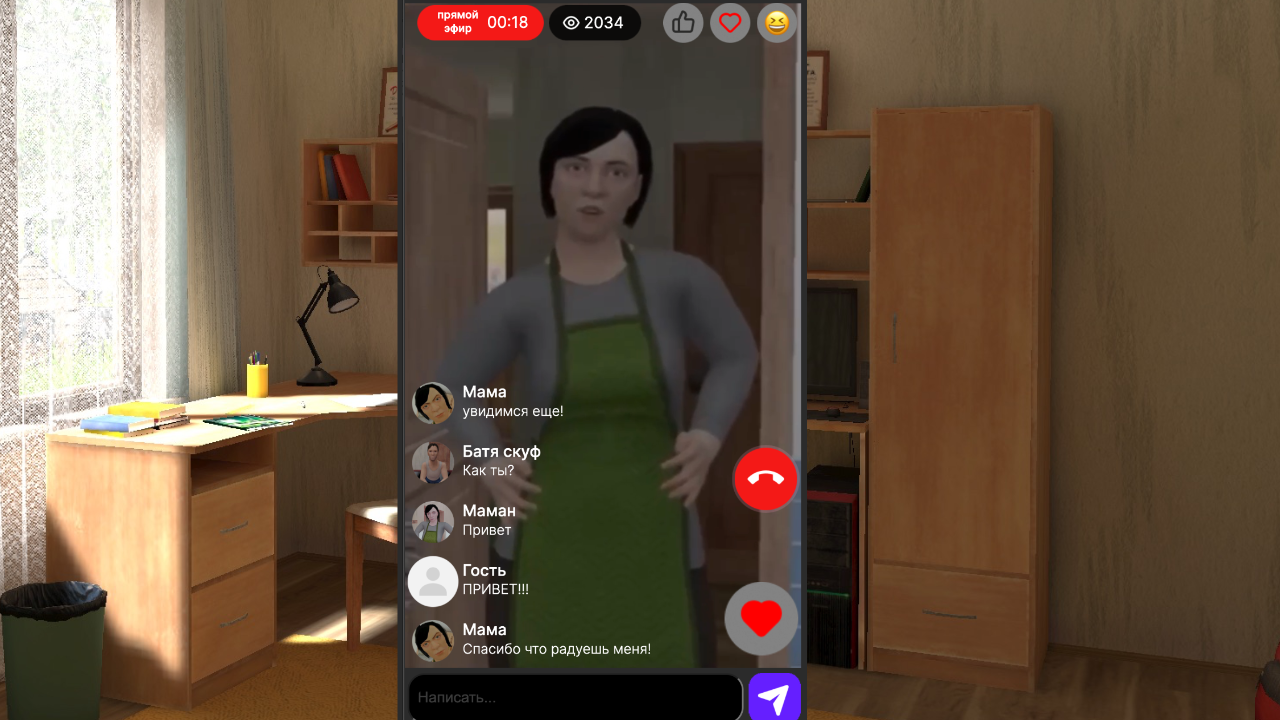Select the laughing emoji reaction
Screen dimensions: 1280x720
coord(776,23)
